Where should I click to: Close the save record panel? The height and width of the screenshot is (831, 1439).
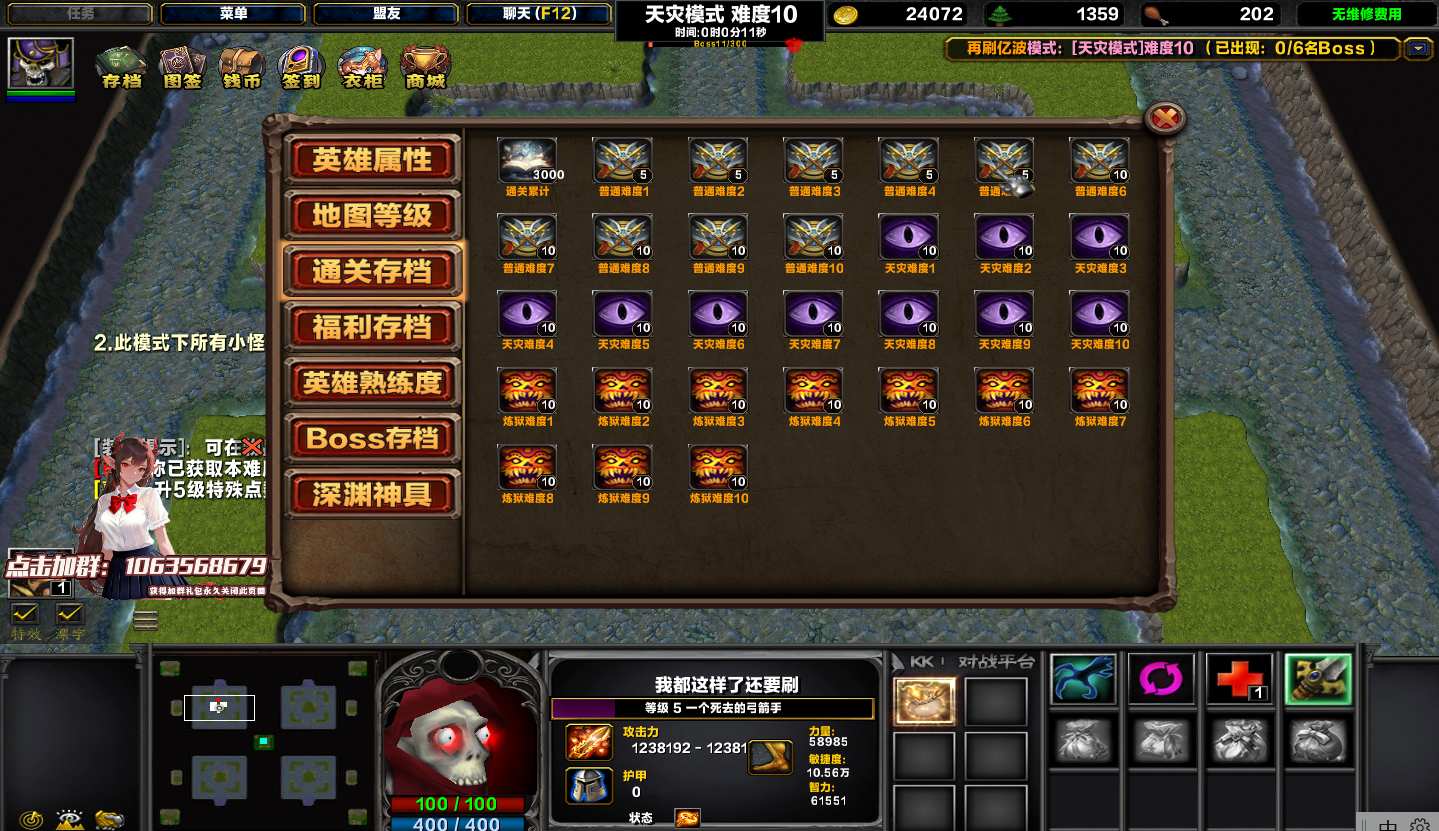(1164, 119)
